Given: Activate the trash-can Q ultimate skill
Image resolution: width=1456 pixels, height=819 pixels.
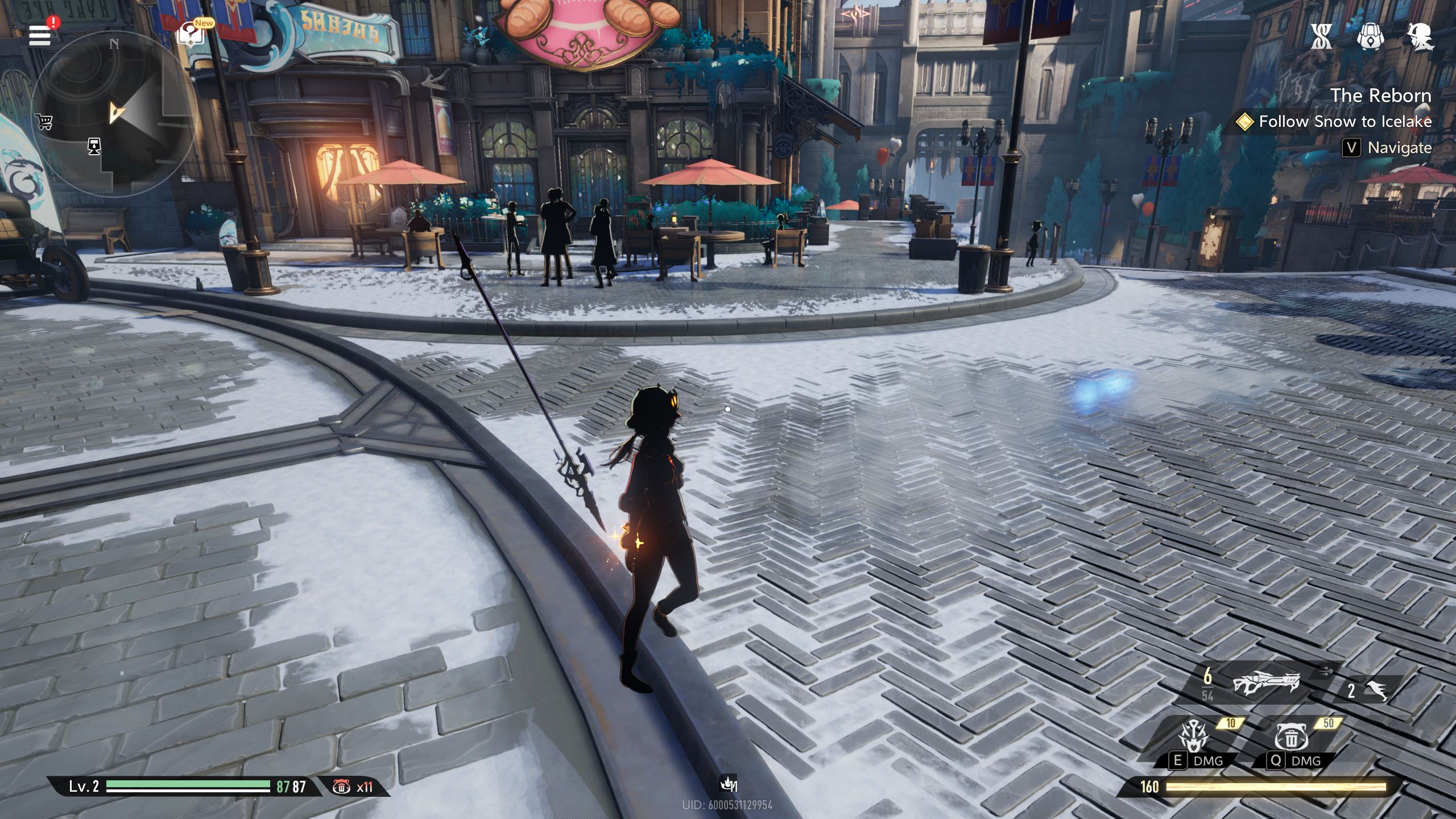Looking at the screenshot, I should (x=1292, y=737).
